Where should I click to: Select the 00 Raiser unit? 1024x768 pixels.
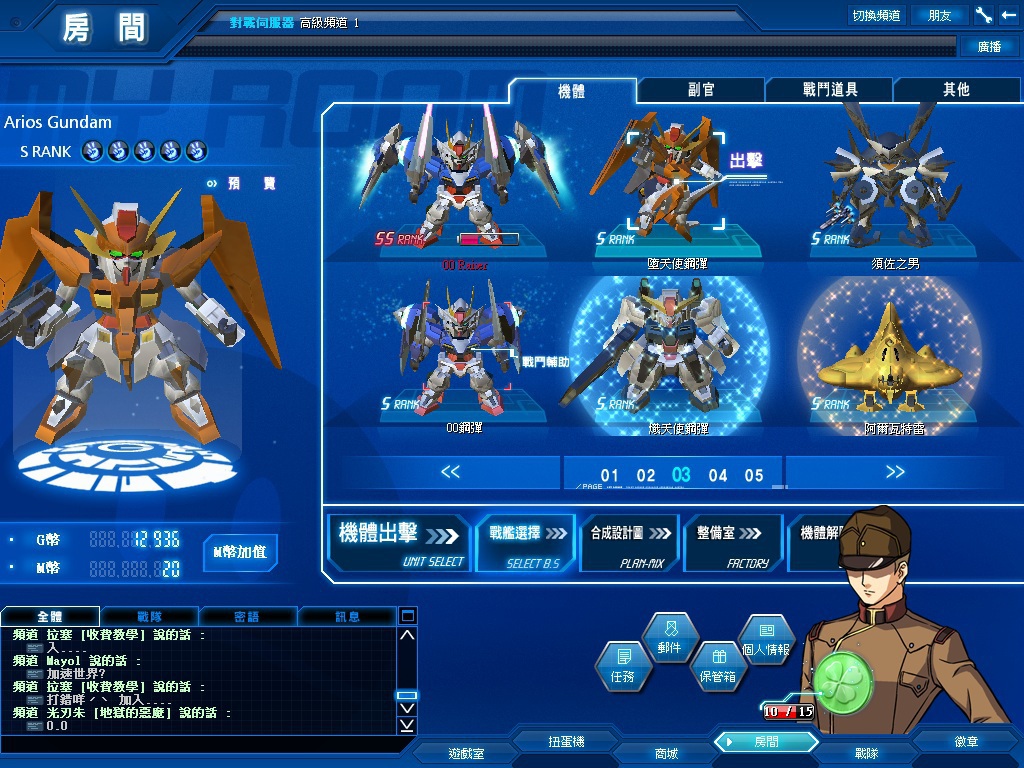point(462,188)
